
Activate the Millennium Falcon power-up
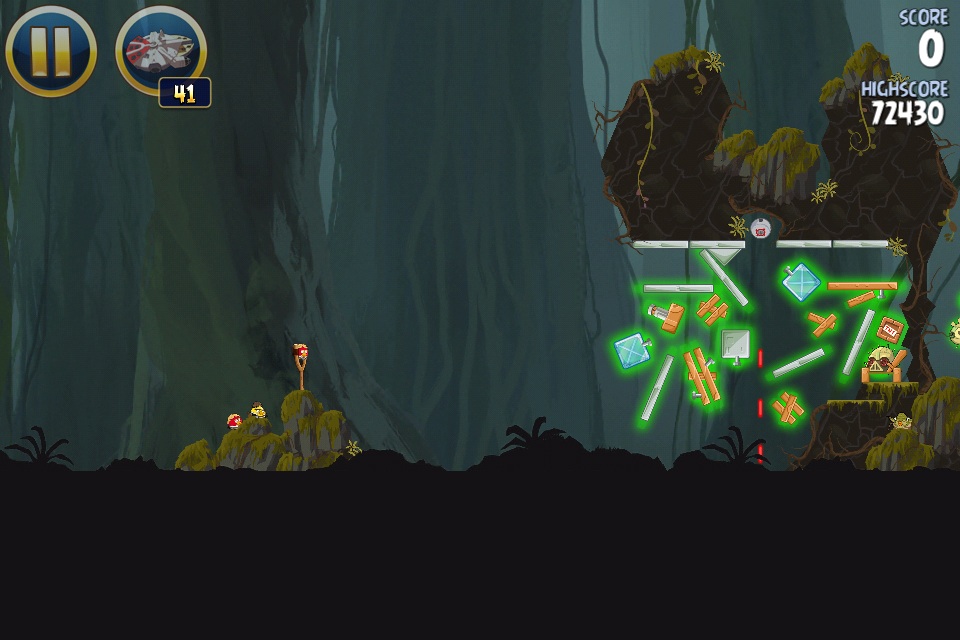click(x=160, y=49)
